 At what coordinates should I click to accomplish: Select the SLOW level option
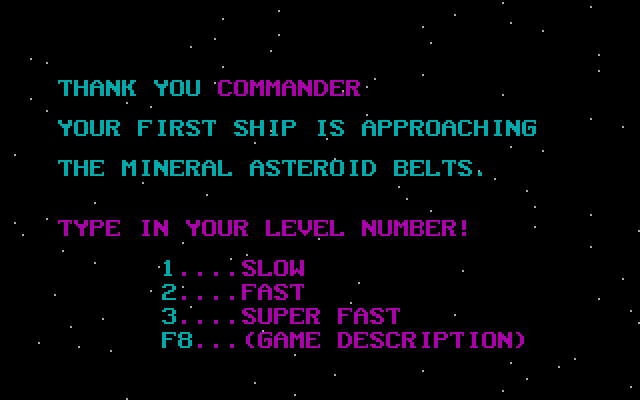[273, 268]
